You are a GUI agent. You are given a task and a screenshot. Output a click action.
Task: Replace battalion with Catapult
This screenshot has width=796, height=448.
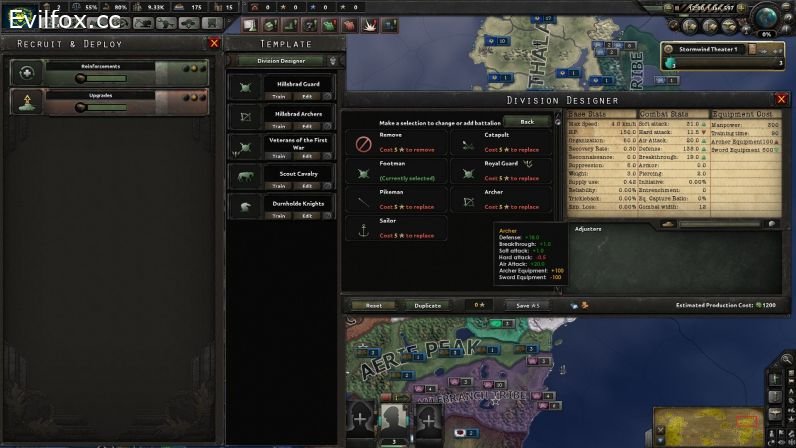500,143
